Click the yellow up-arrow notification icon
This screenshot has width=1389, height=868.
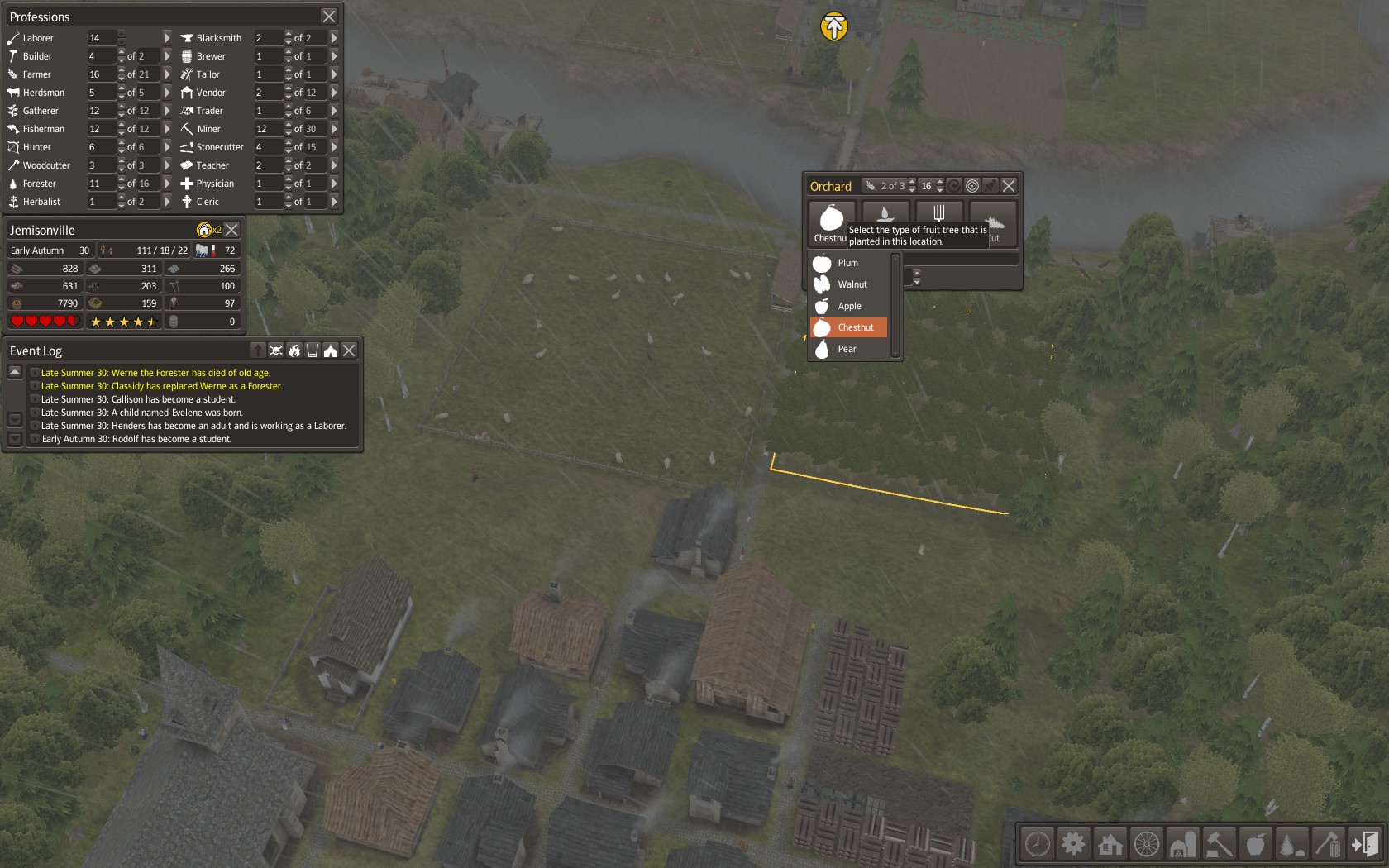tap(834, 26)
